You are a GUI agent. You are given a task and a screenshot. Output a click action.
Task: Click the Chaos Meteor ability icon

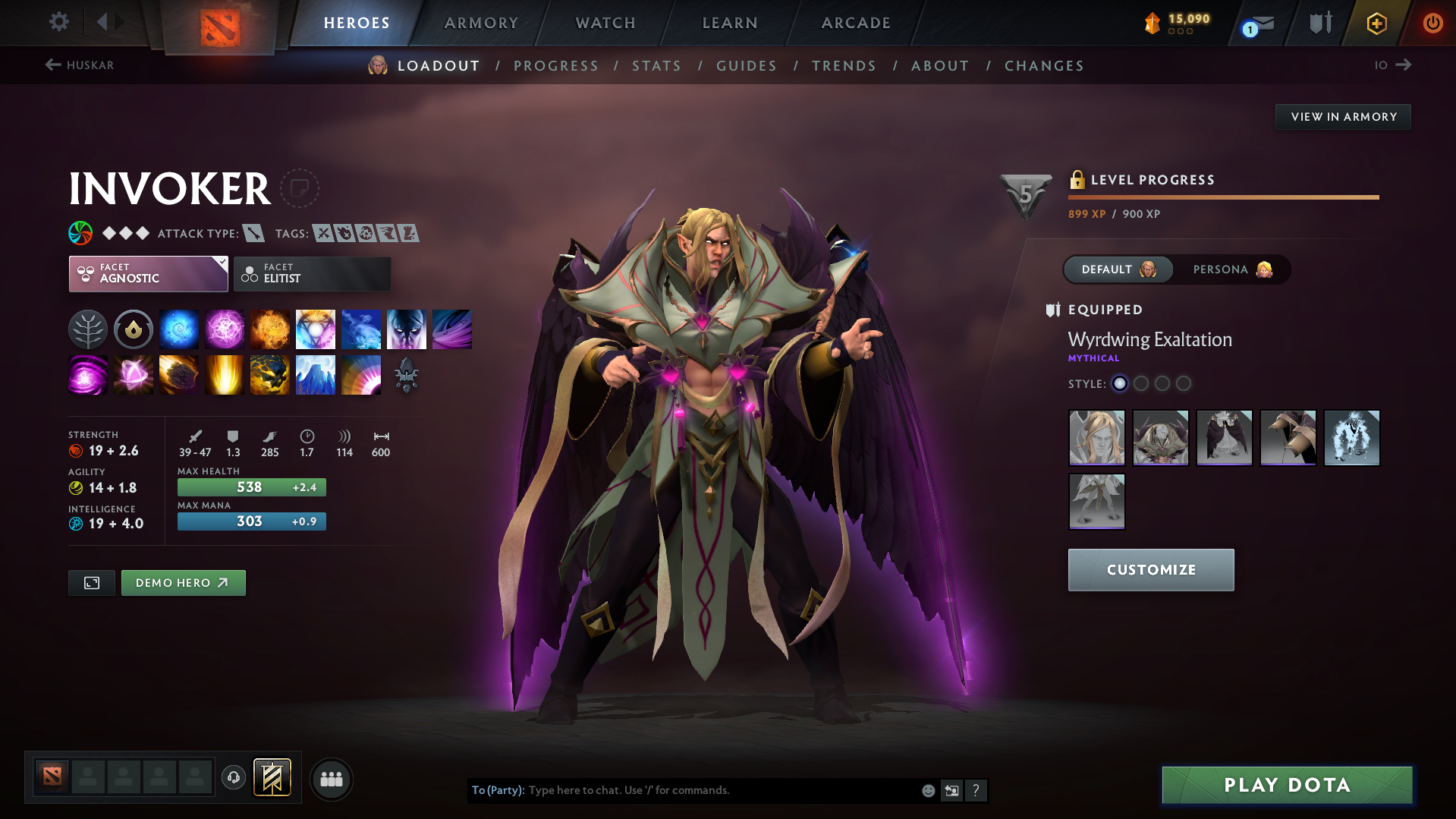pos(179,374)
